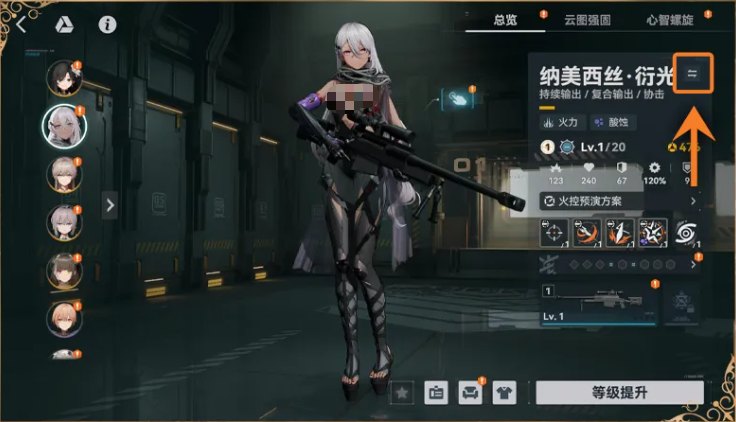
Task: Click the highlighted swap button beside the character name
Action: pyautogui.click(x=692, y=72)
